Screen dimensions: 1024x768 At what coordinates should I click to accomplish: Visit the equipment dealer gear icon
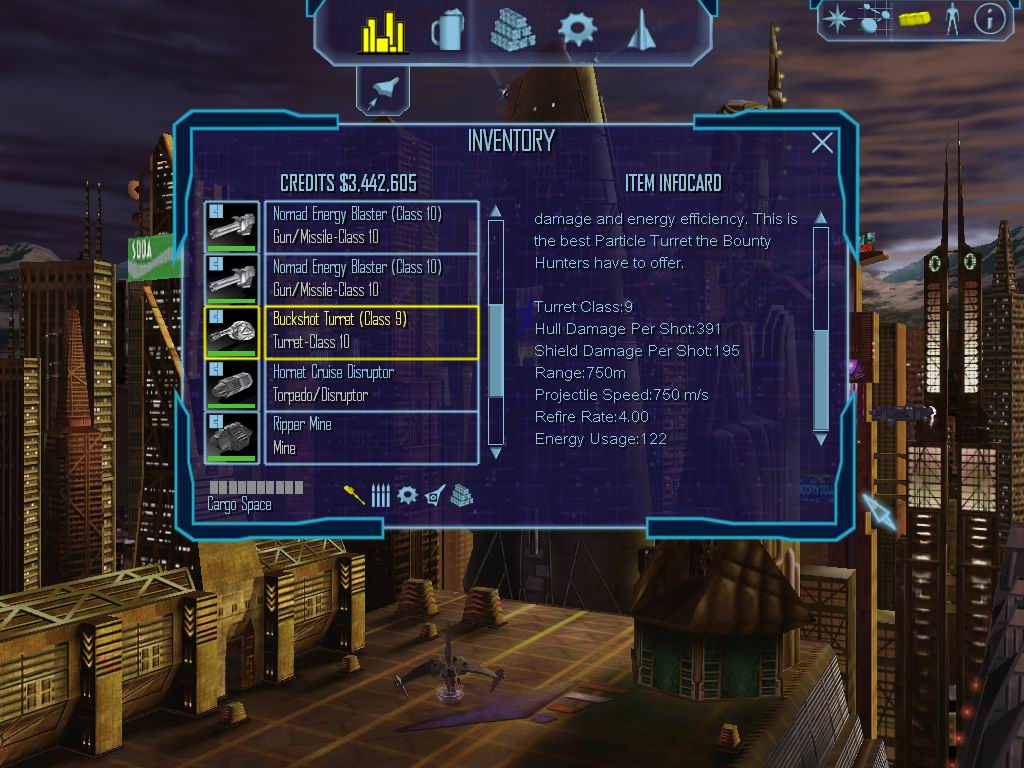577,30
